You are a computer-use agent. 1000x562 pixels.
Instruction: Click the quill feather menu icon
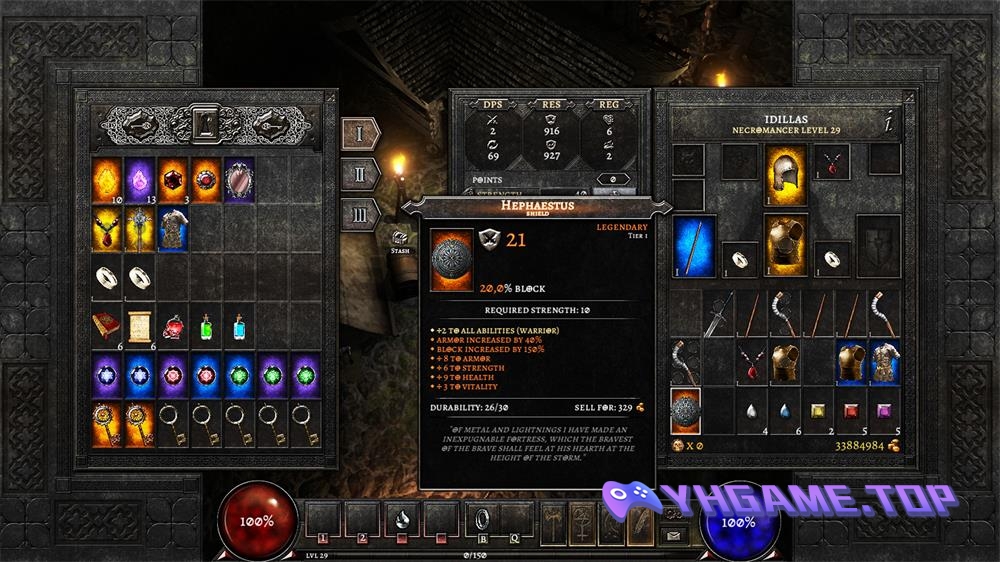coord(639,521)
